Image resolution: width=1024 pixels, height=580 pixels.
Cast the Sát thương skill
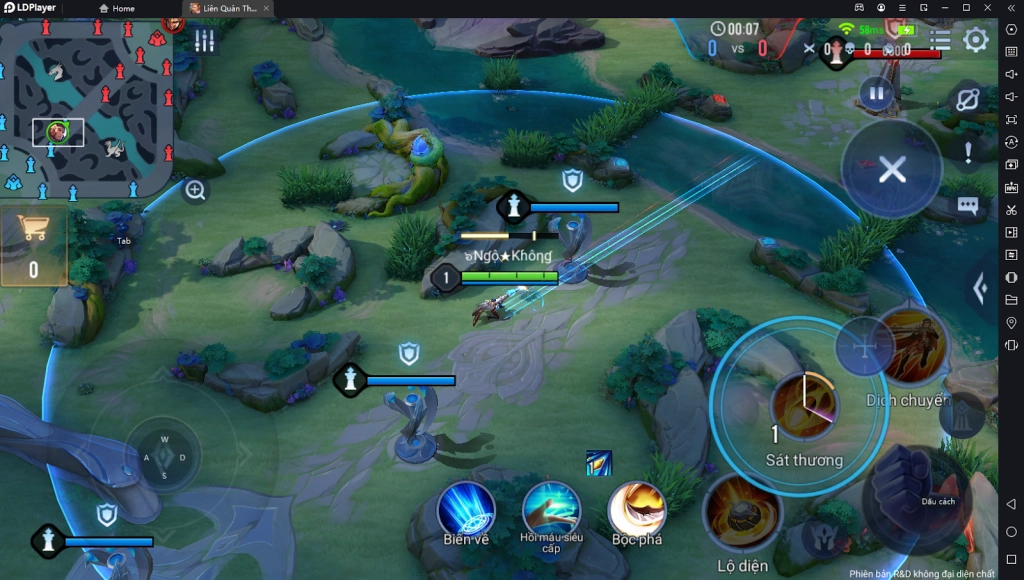[805, 406]
